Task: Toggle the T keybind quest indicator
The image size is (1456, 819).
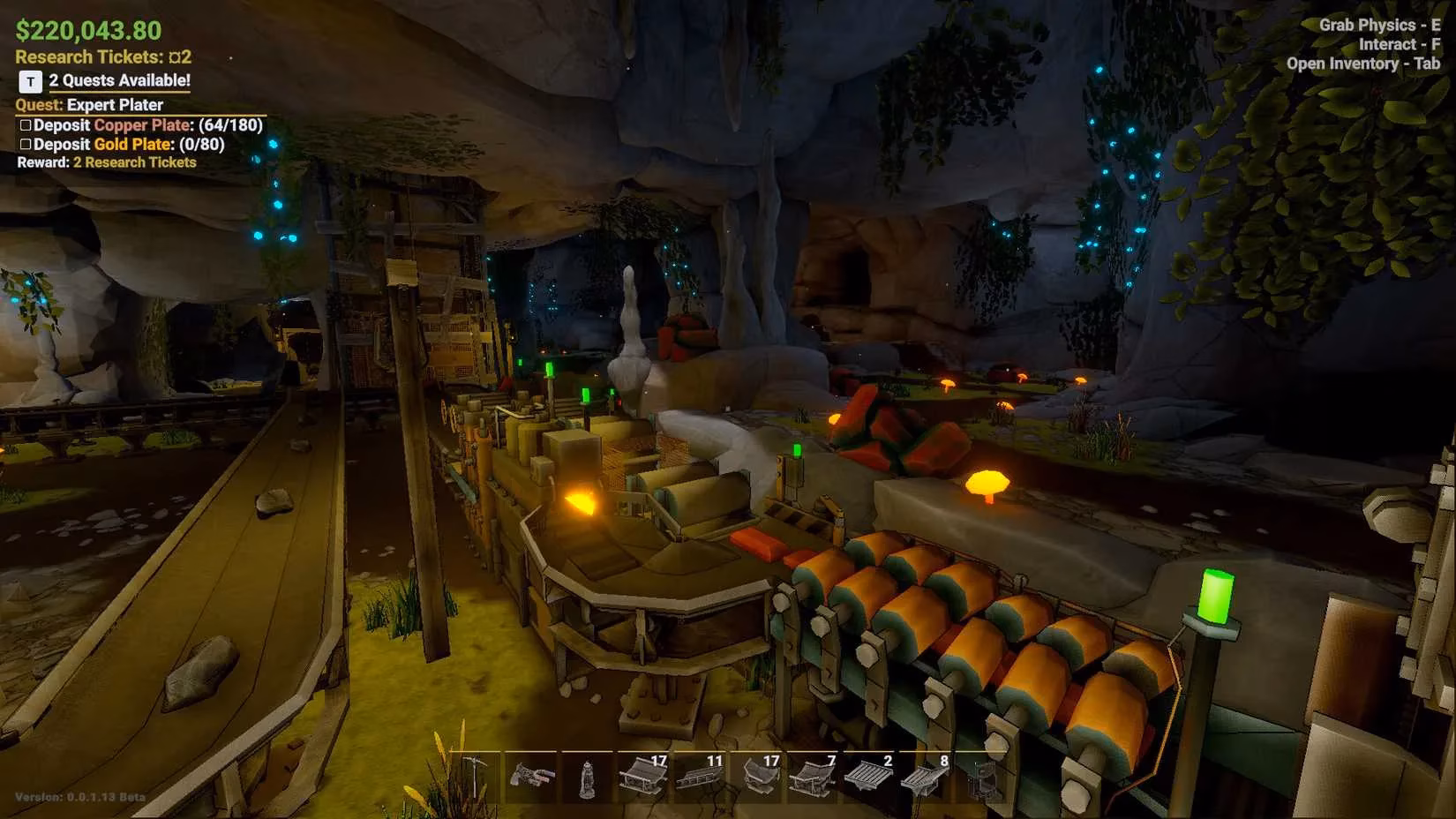Action: [29, 80]
